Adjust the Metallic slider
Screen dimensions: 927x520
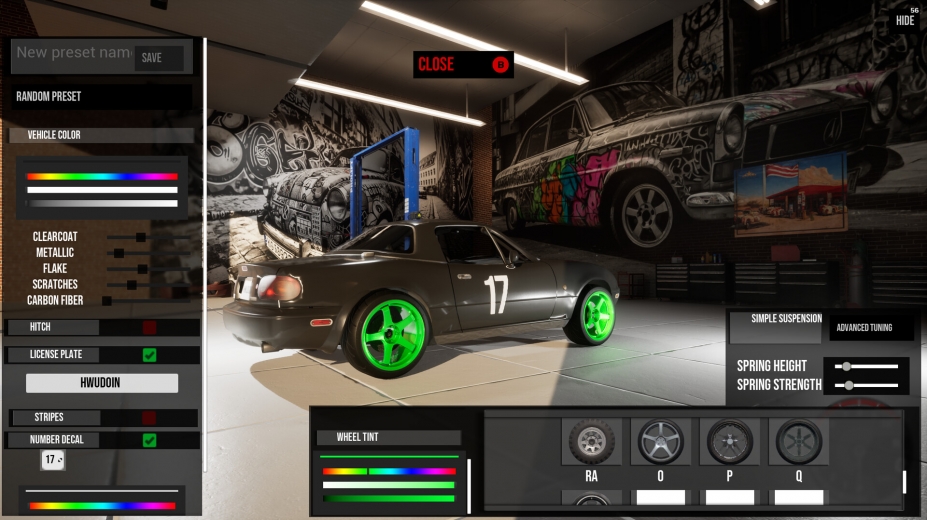coord(119,253)
